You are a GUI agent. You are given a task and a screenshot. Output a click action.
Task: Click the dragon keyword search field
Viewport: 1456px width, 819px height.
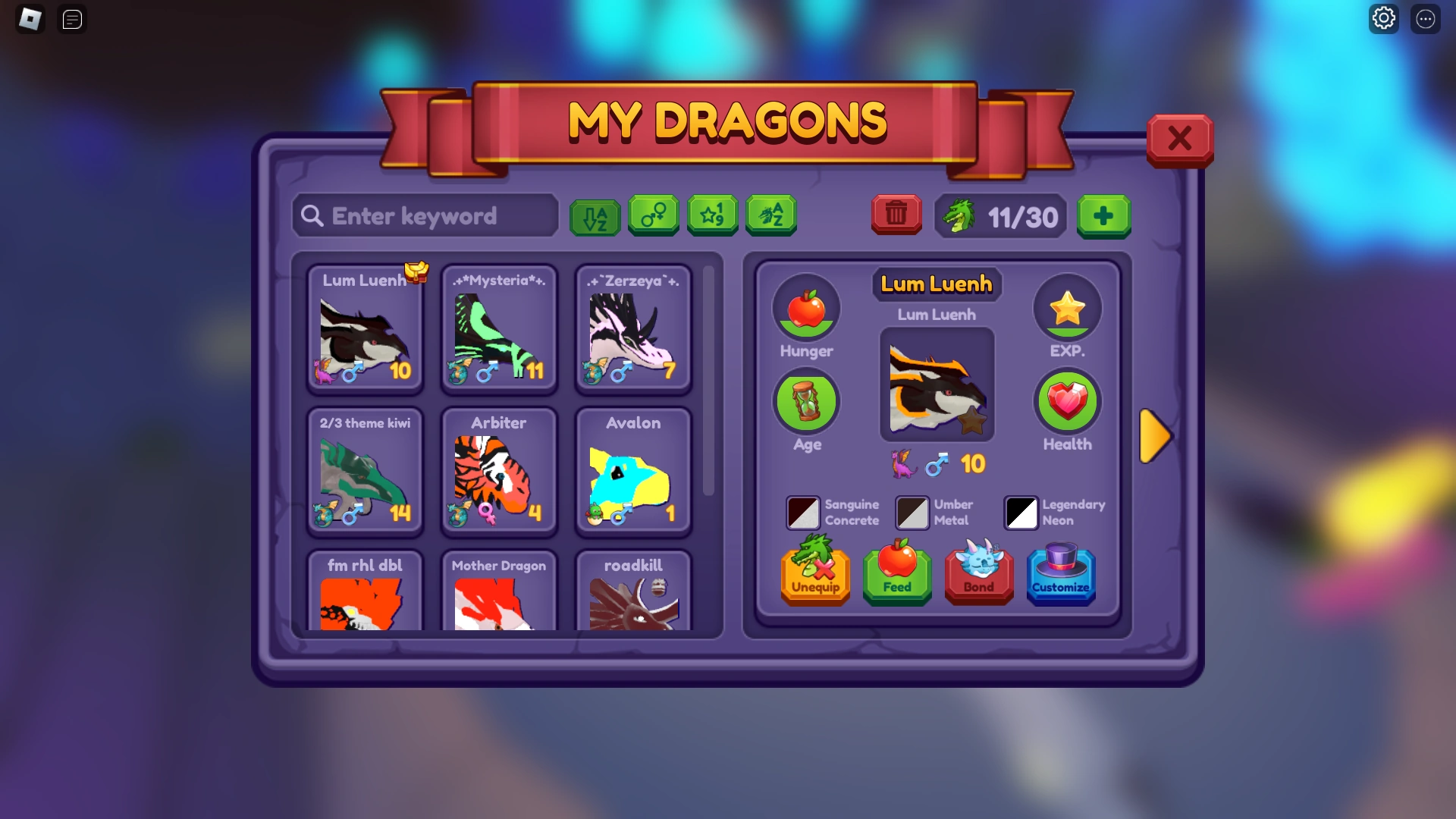tap(425, 216)
